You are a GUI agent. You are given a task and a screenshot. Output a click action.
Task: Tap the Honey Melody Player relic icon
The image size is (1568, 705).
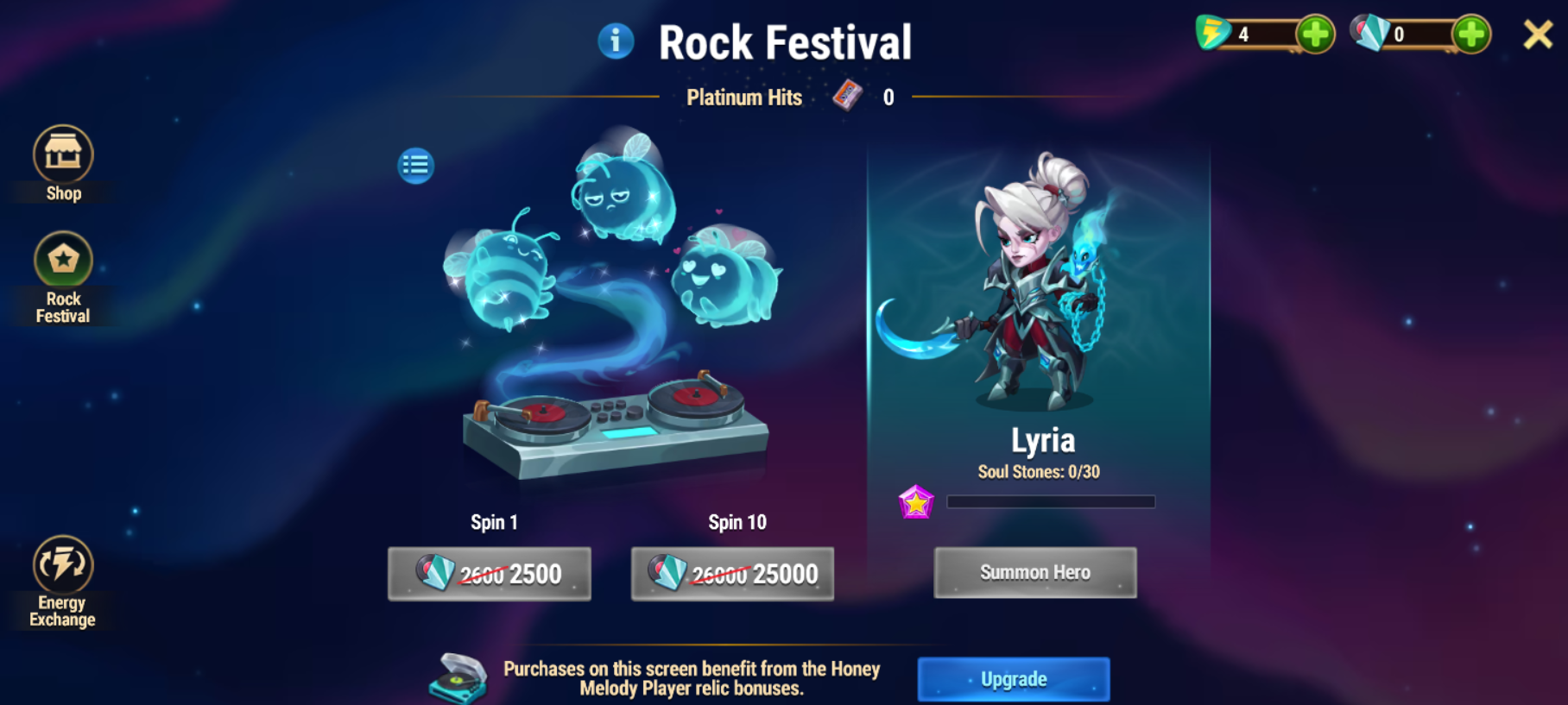pos(458,677)
